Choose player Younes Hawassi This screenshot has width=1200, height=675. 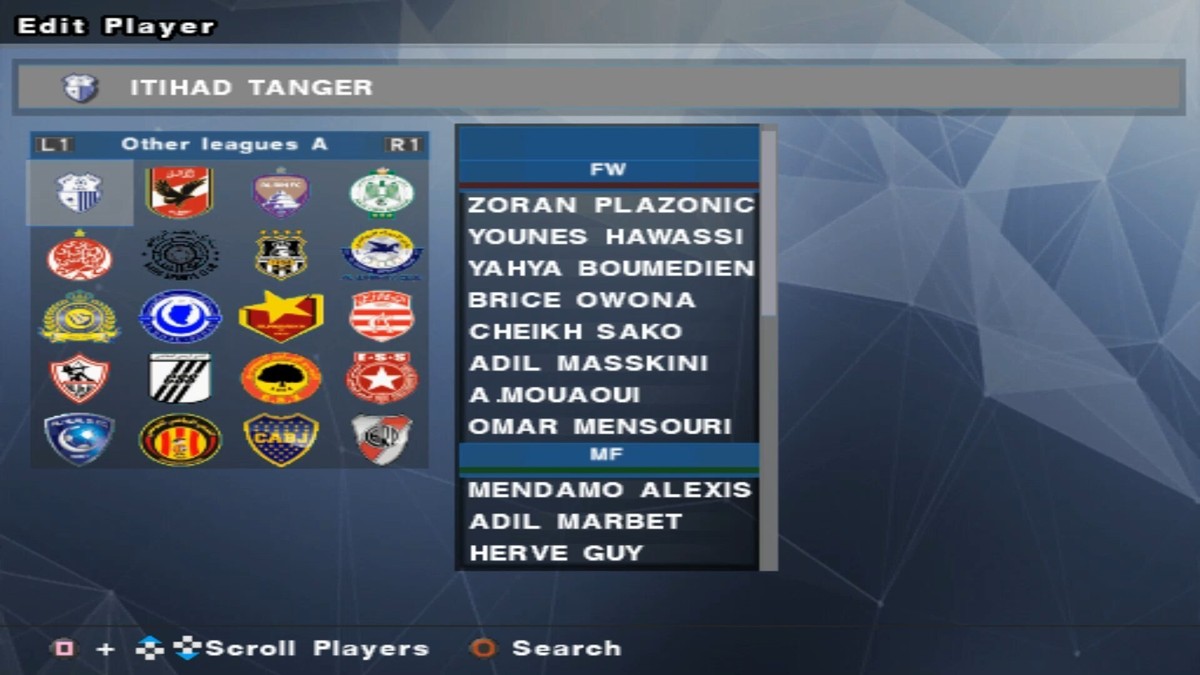[x=606, y=237]
